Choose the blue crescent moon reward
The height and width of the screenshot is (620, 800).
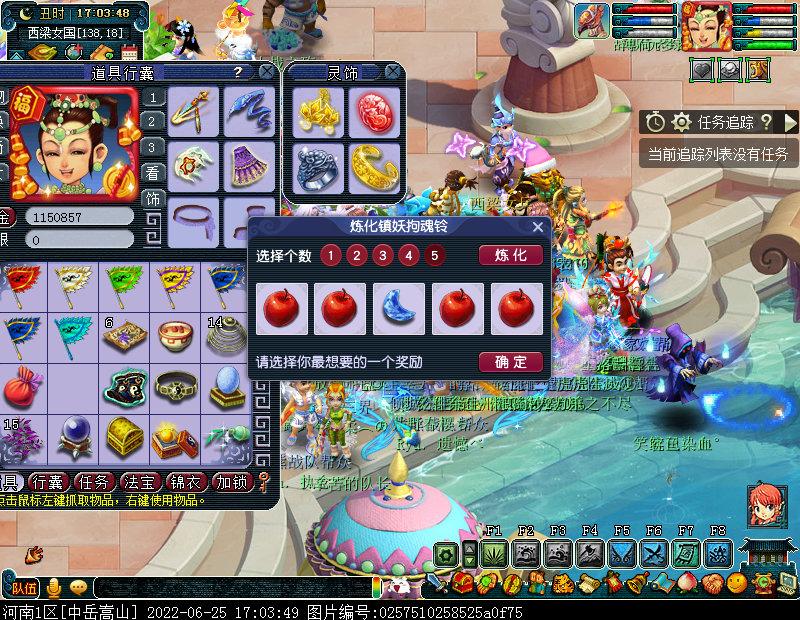pos(399,309)
